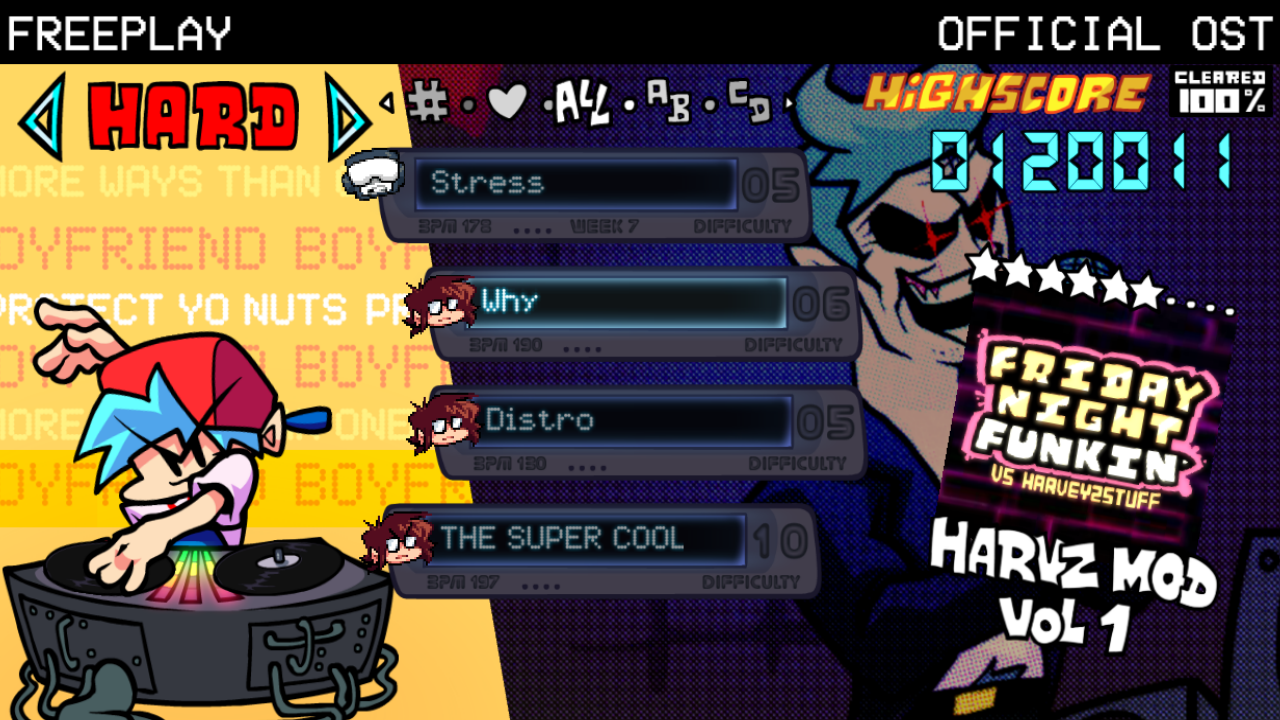Open the right arrow past the filter row

click(790, 105)
